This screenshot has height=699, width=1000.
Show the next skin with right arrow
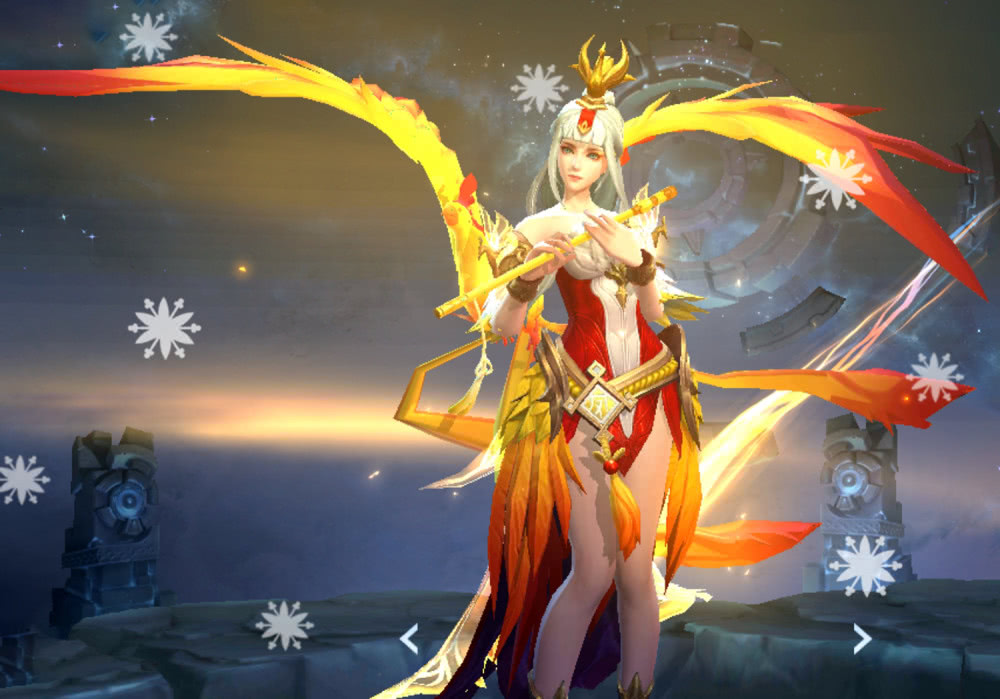pos(861,638)
